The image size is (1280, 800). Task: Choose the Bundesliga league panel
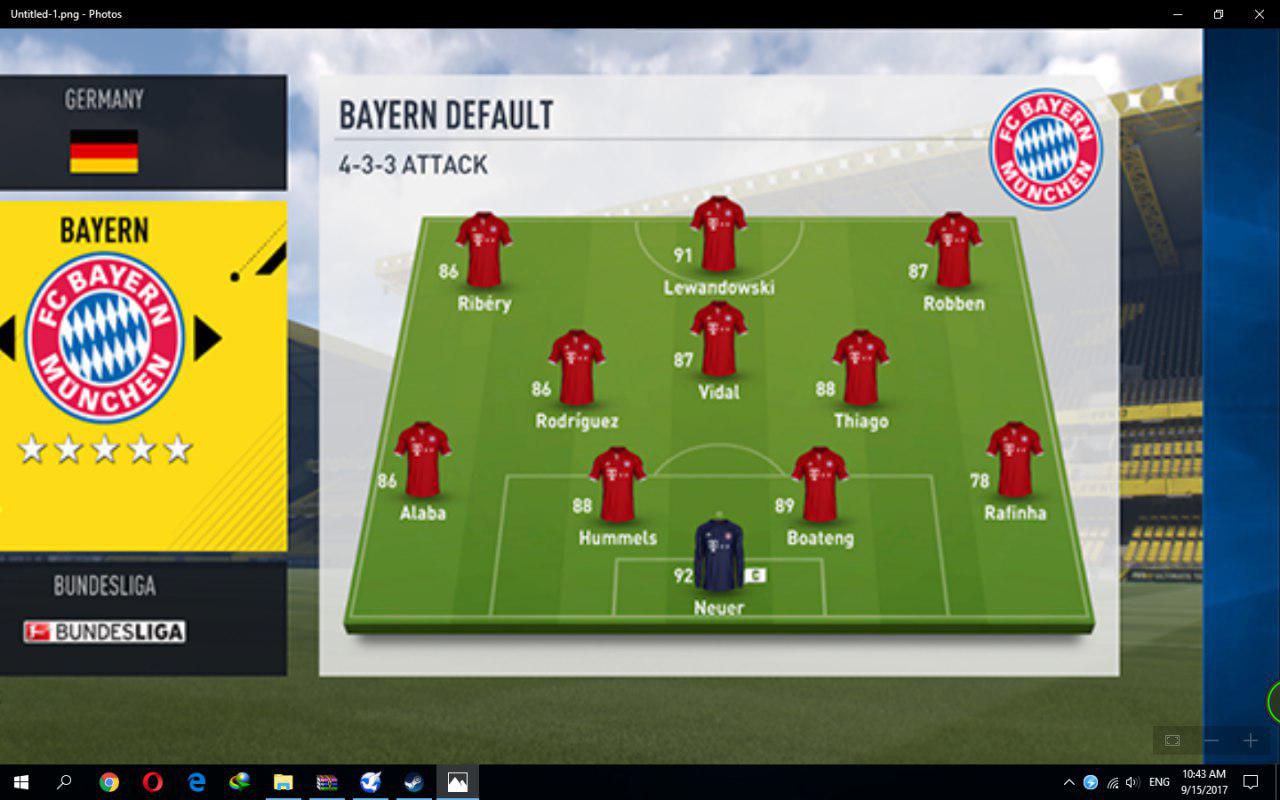point(104,610)
